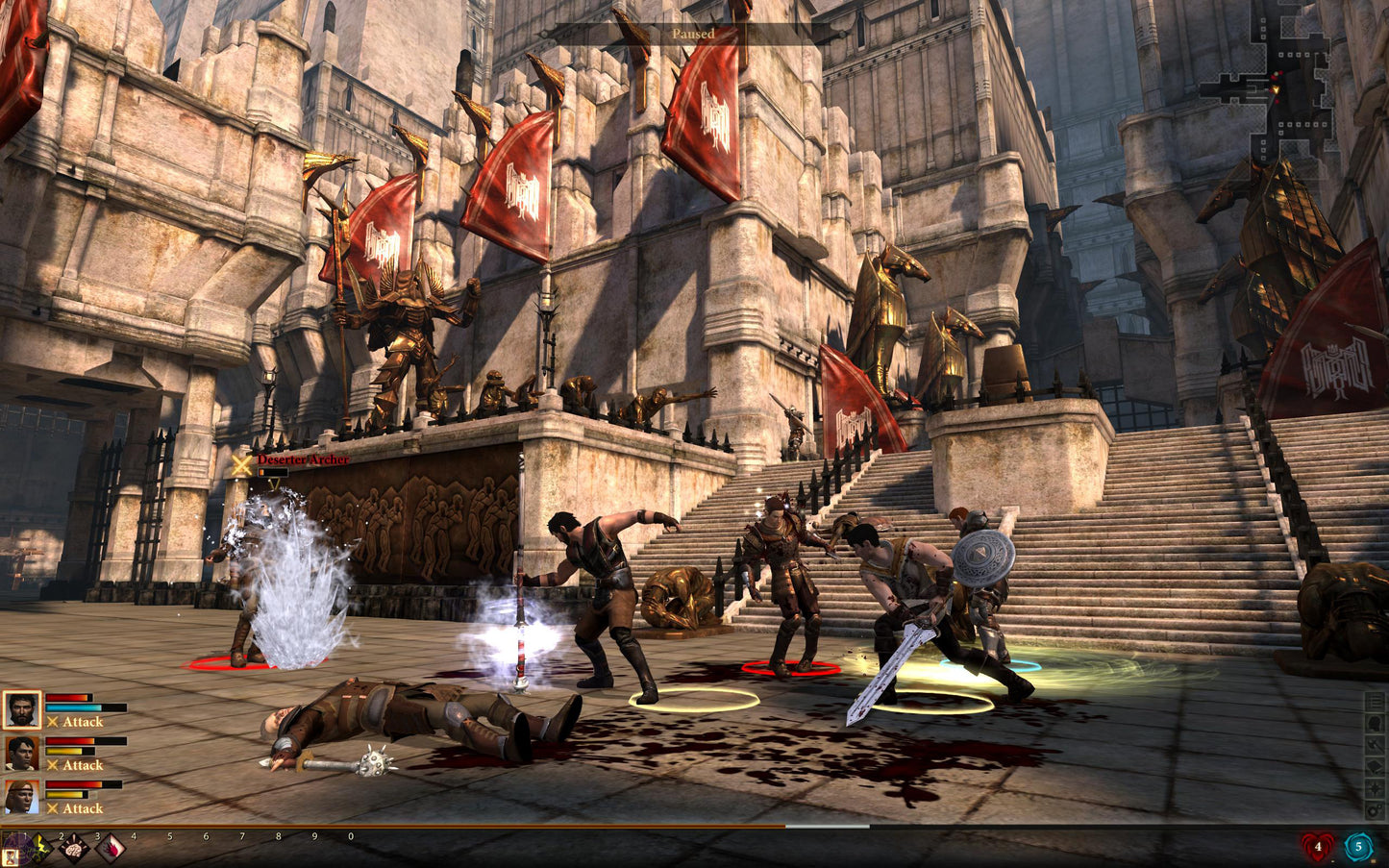Target the Deserter Archer enemy nameplate
Image resolution: width=1389 pixels, height=868 pixels.
pos(302,459)
